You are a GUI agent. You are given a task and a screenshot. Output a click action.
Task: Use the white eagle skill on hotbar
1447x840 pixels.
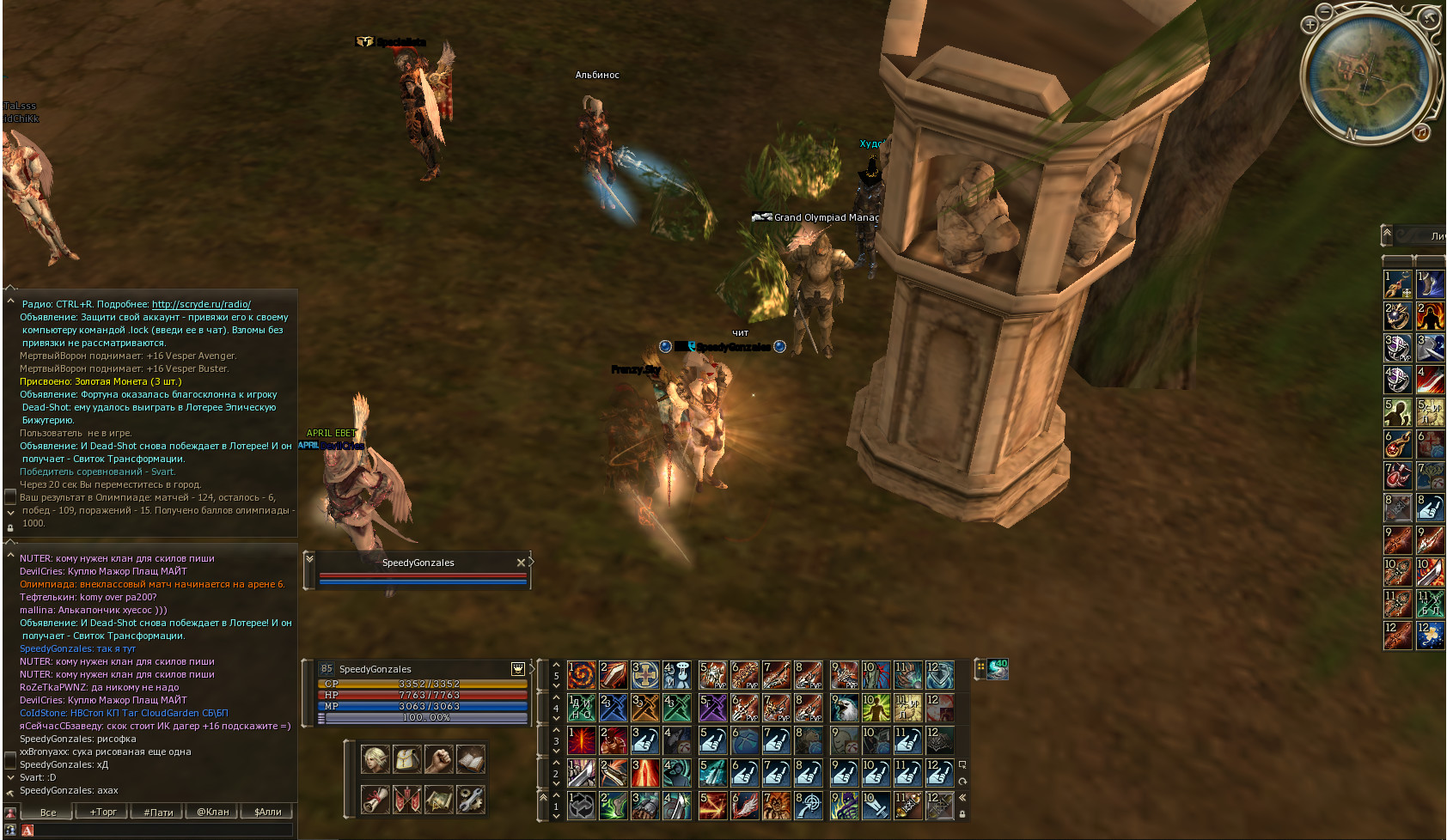[844, 708]
